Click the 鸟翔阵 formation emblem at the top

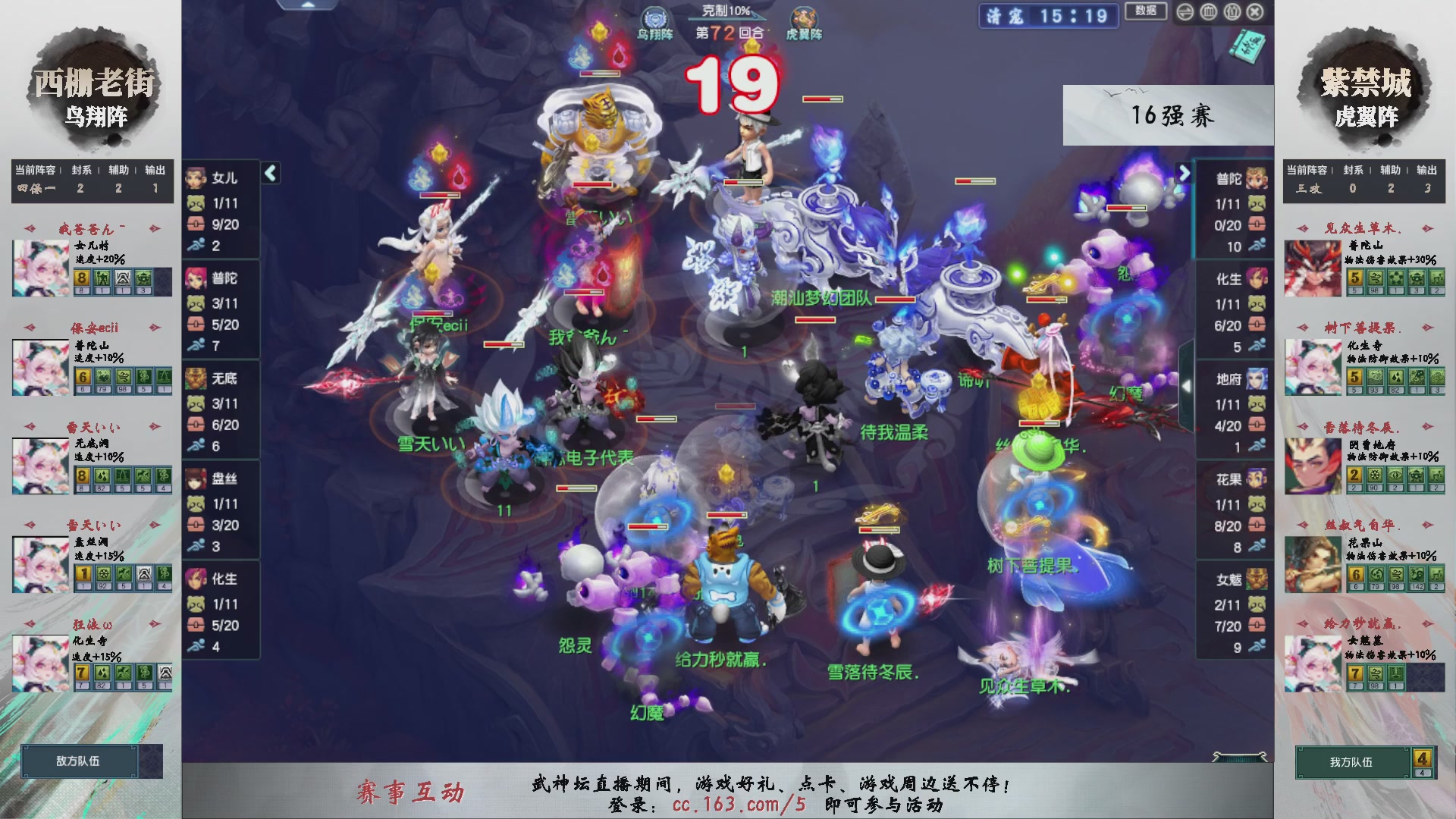[x=654, y=17]
